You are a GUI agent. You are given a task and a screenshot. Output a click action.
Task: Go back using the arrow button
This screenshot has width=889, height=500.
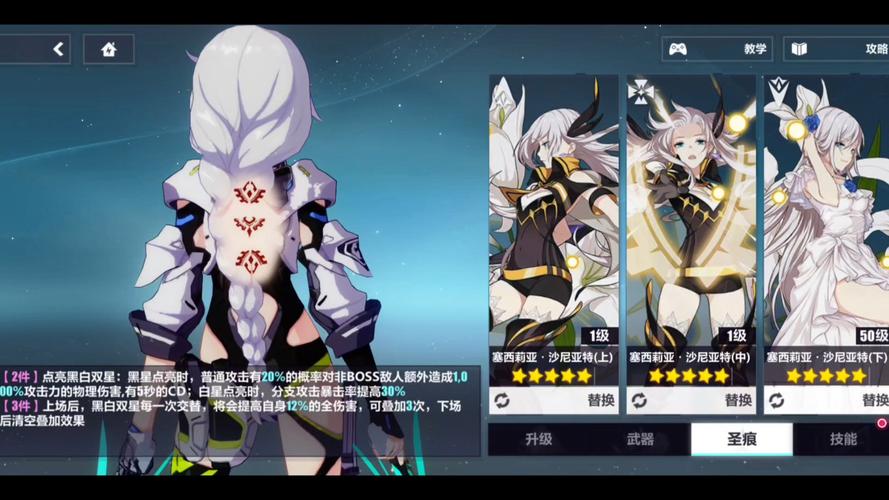coord(58,49)
